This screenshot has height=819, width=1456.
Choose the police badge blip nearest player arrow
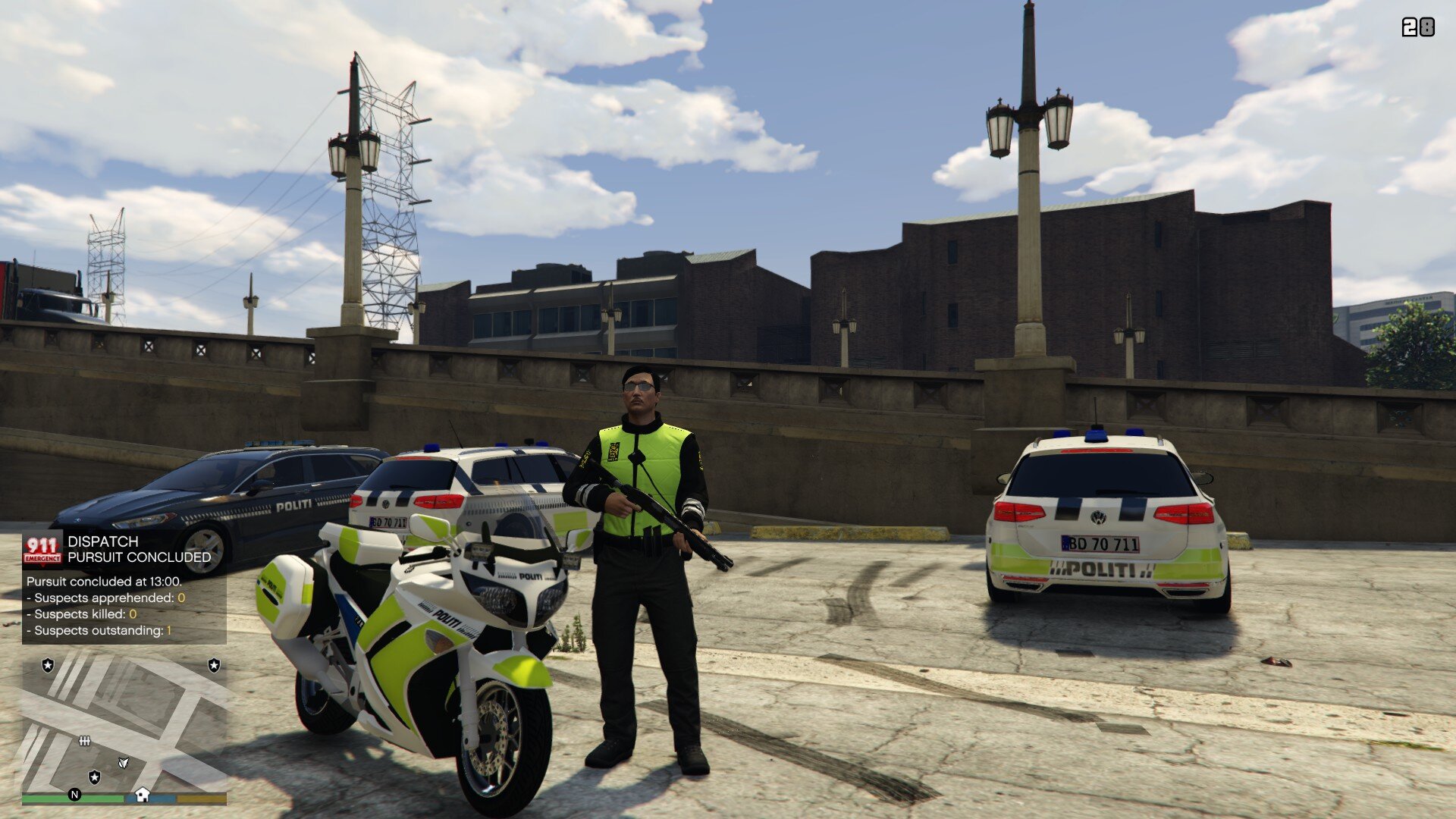(x=95, y=777)
